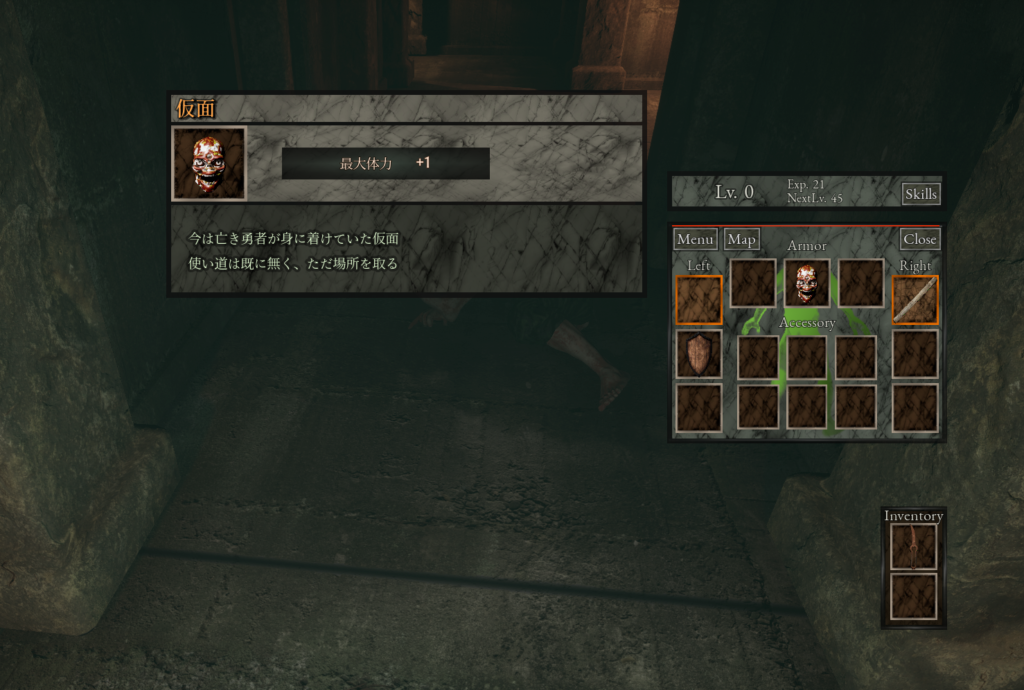Click the mask thumbnail in item tooltip

pos(209,163)
